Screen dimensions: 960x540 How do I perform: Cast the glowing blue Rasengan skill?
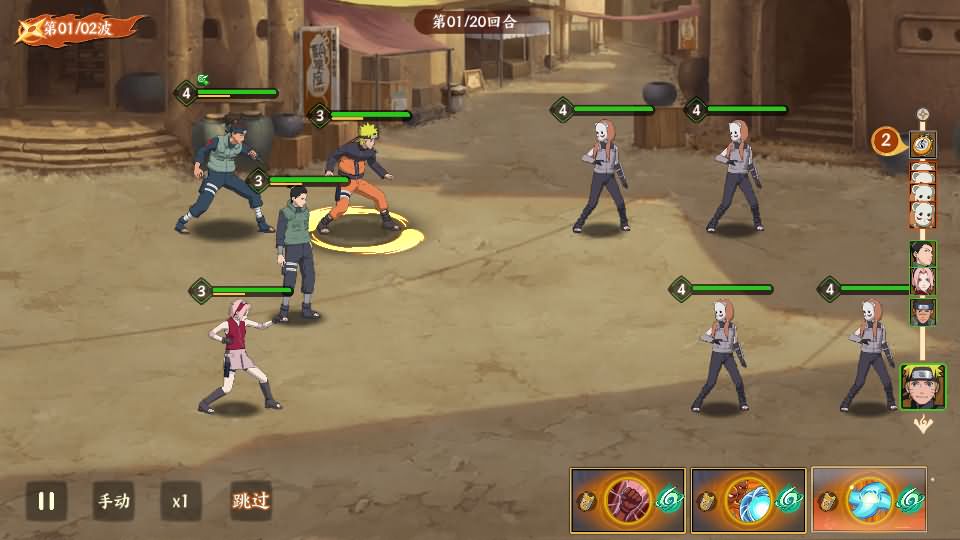(868, 500)
